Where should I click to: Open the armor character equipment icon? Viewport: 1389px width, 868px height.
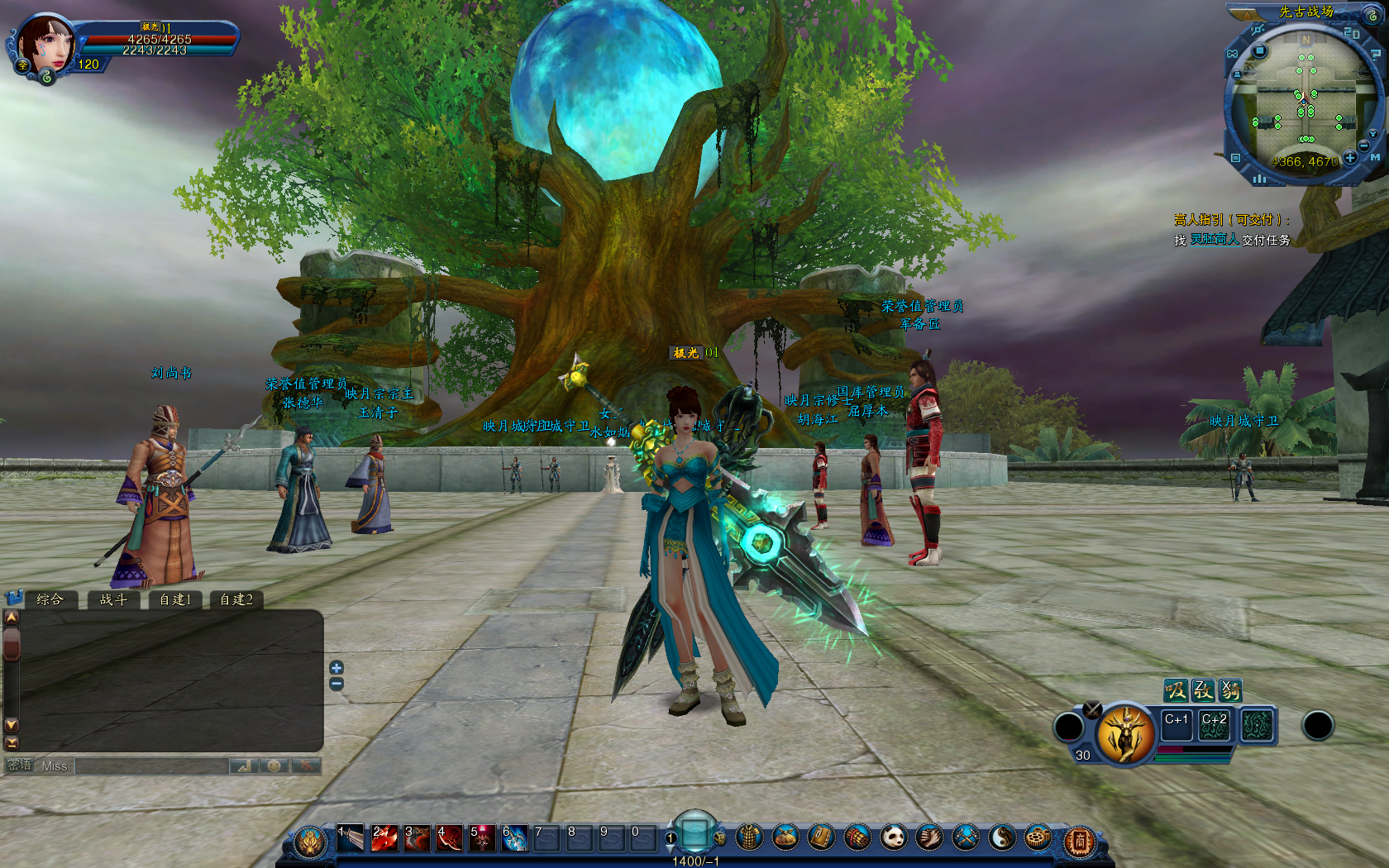pyautogui.click(x=749, y=838)
